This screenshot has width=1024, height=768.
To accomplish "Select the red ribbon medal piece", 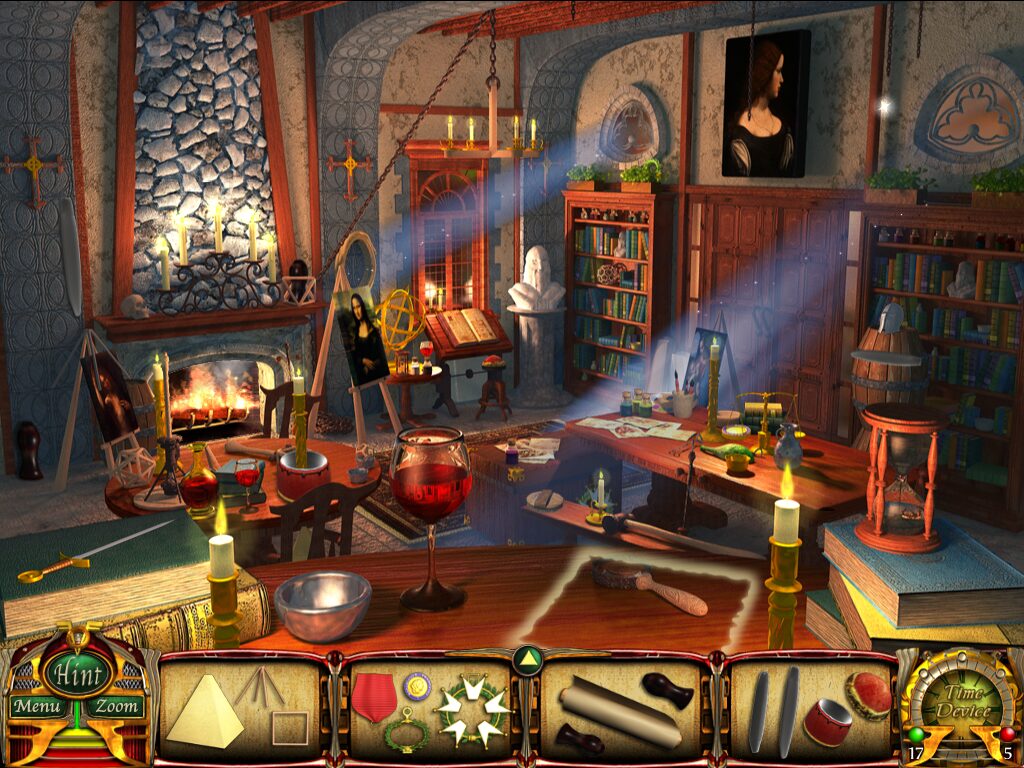I will pos(374,696).
